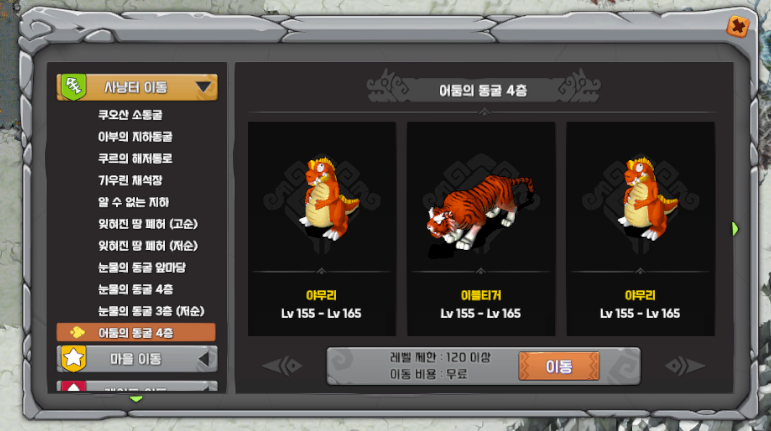Choose 잊혀진 땅 폐허 (저순)
771x431 pixels.
147,245
